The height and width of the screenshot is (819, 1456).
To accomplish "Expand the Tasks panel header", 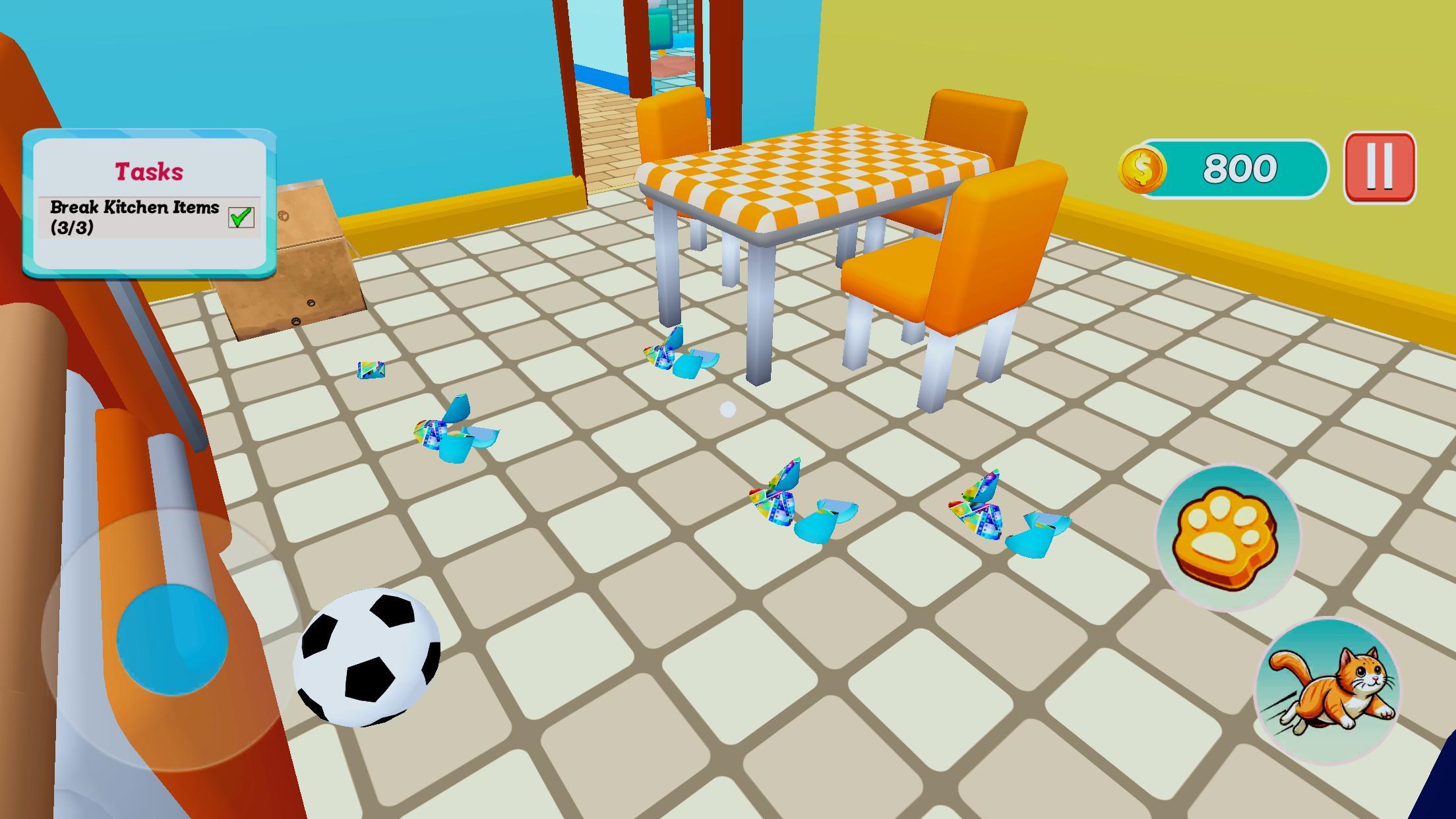I will click(148, 169).
